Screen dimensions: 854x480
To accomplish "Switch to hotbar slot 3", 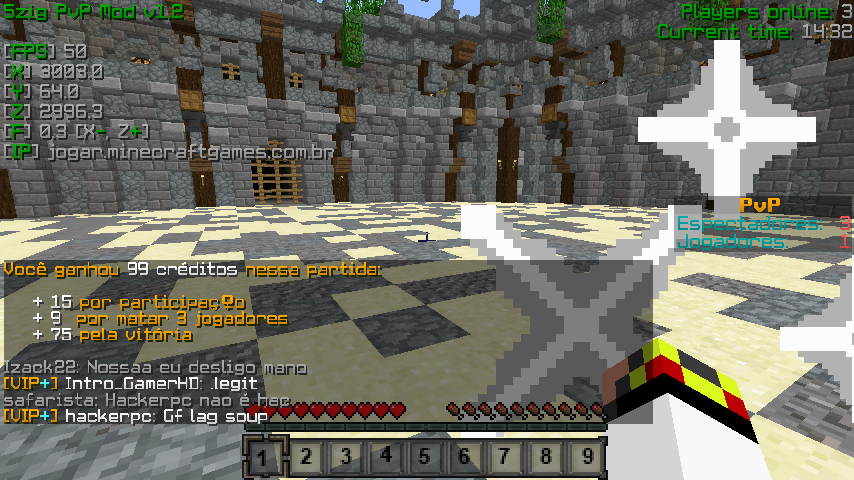I will [346, 458].
